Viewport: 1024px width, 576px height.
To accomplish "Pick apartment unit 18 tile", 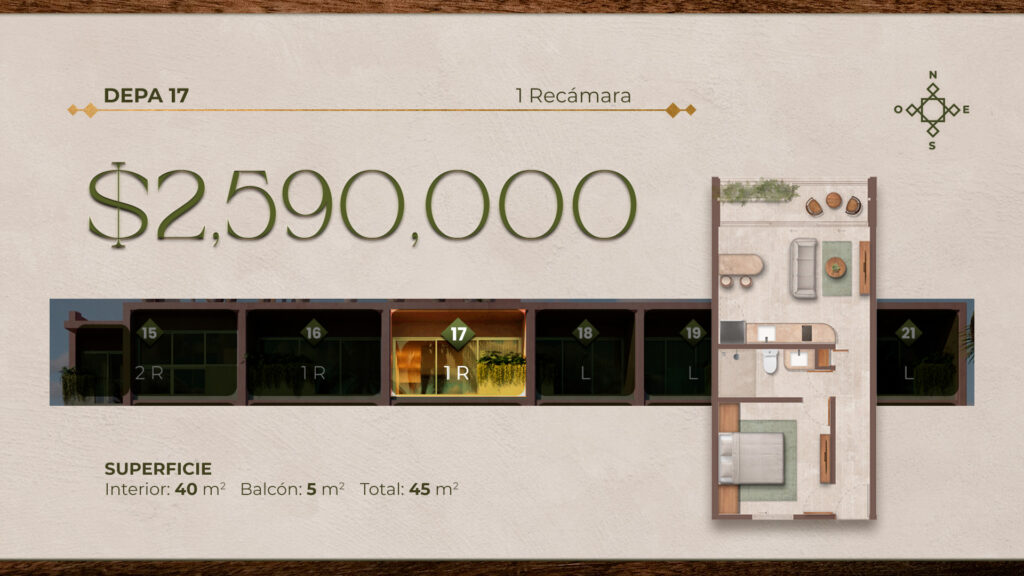I will (x=585, y=354).
